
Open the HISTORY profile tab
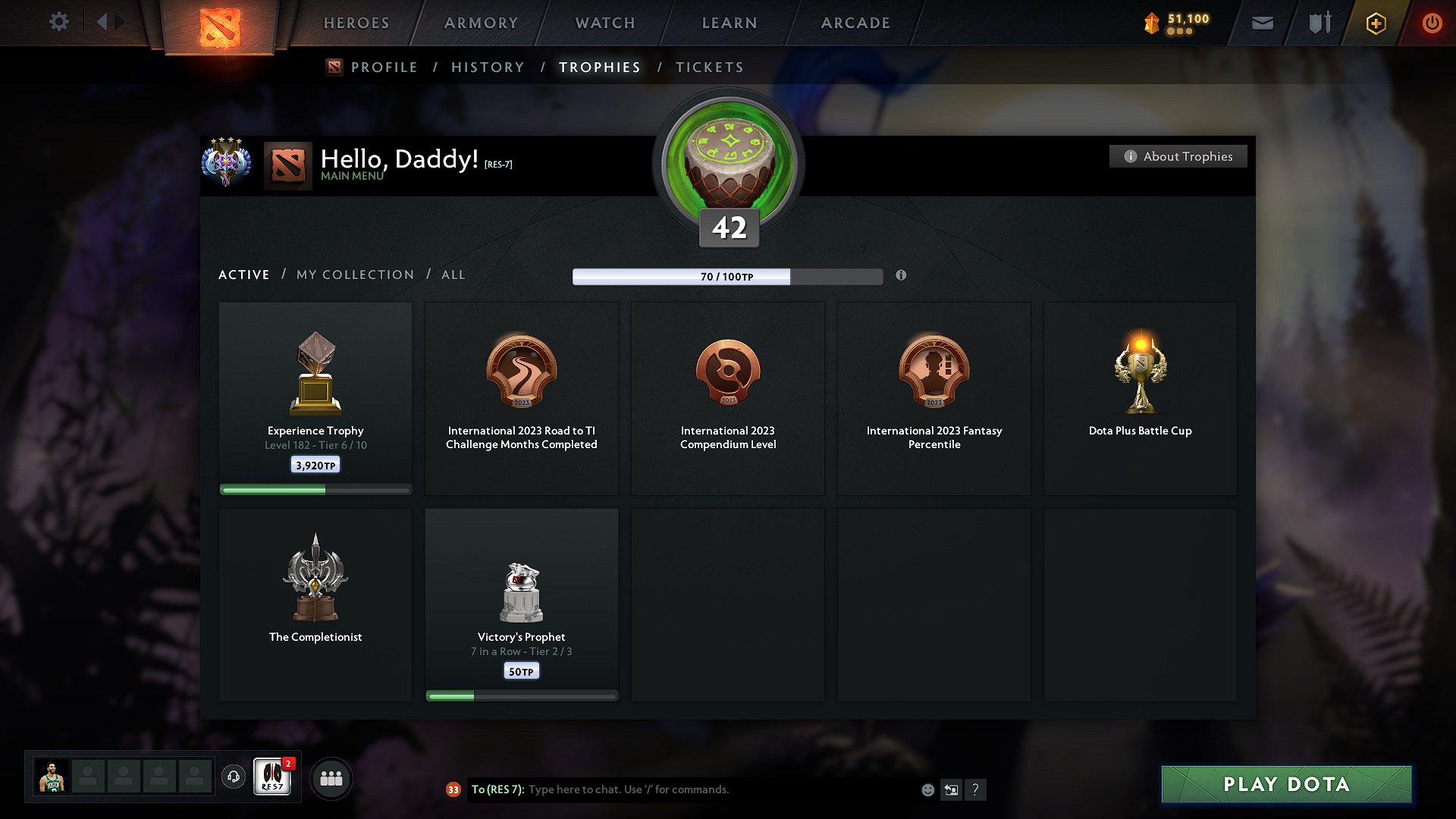coord(488,67)
